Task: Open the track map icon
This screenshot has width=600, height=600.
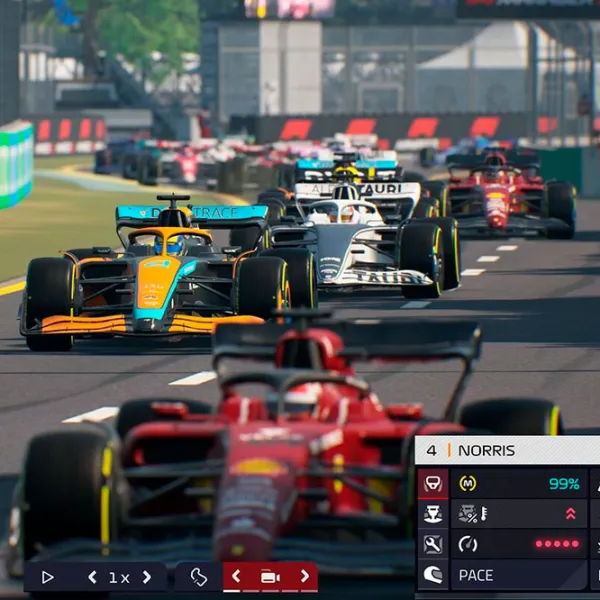Action: point(198,577)
